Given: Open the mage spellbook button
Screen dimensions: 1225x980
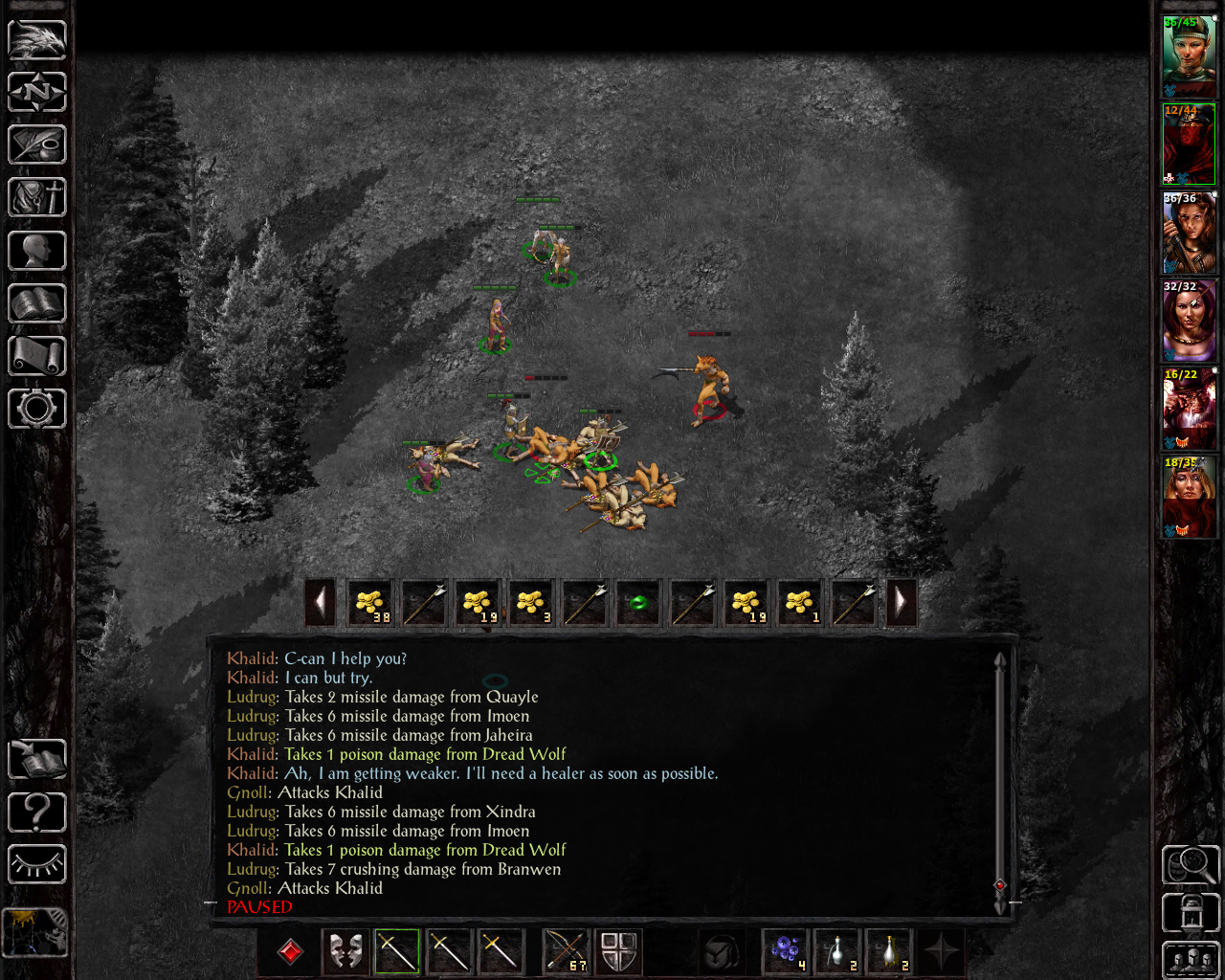Looking at the screenshot, I should click(37, 303).
